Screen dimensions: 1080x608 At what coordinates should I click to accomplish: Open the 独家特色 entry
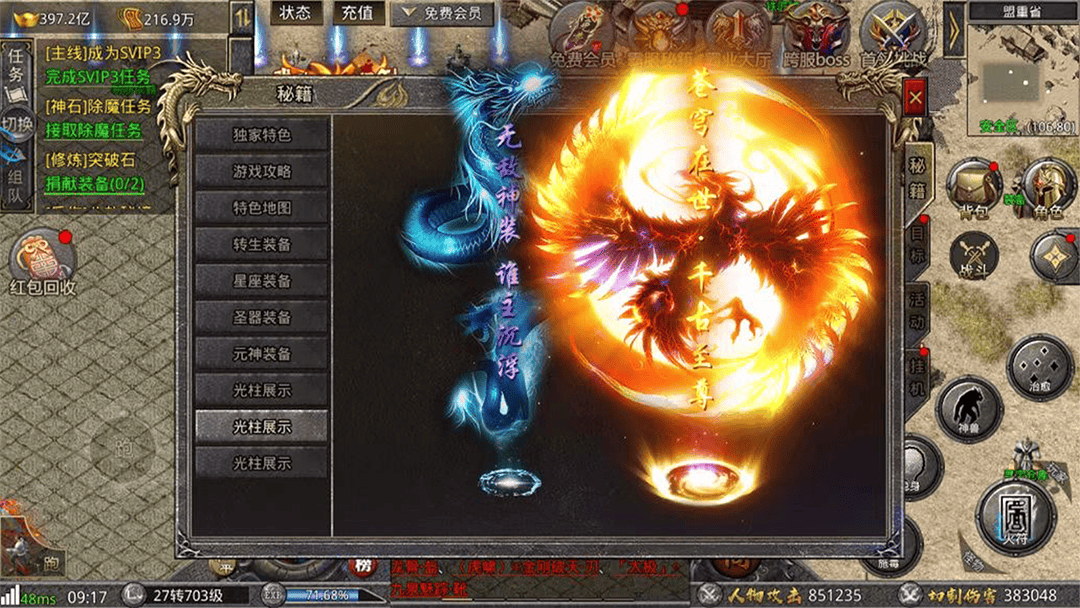[262, 135]
